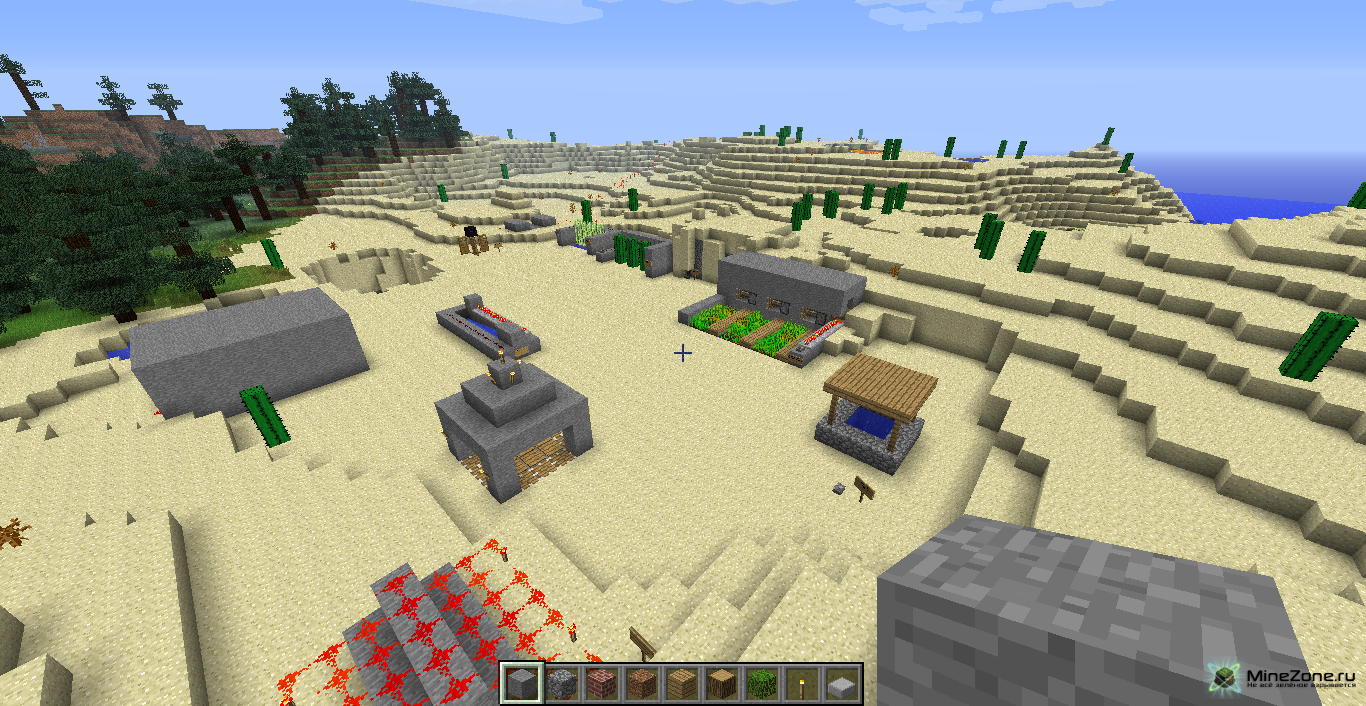Choose the red brick block slot
The height and width of the screenshot is (706, 1366).
coord(601,684)
